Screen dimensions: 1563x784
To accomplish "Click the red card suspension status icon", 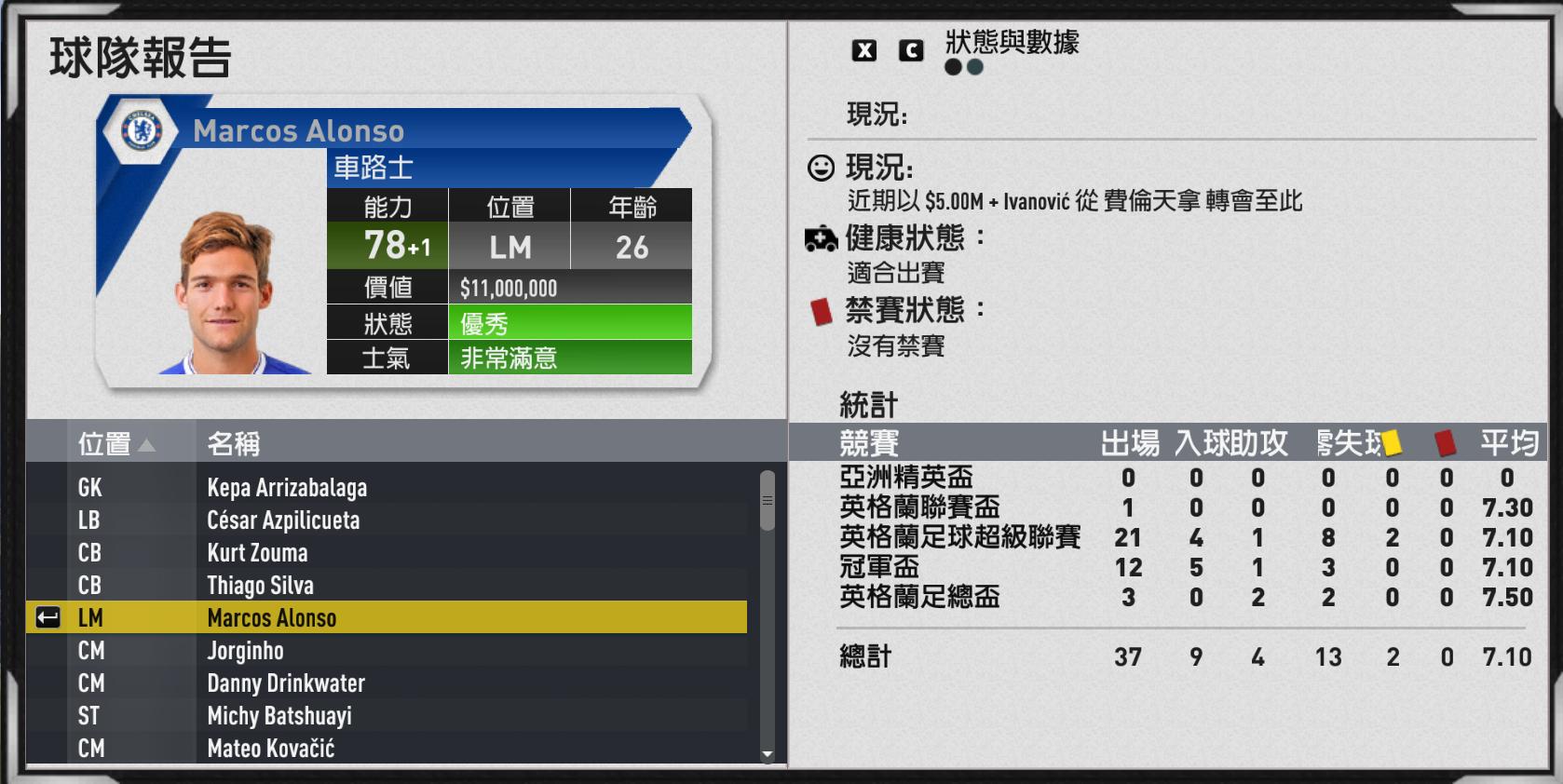I will (x=822, y=314).
